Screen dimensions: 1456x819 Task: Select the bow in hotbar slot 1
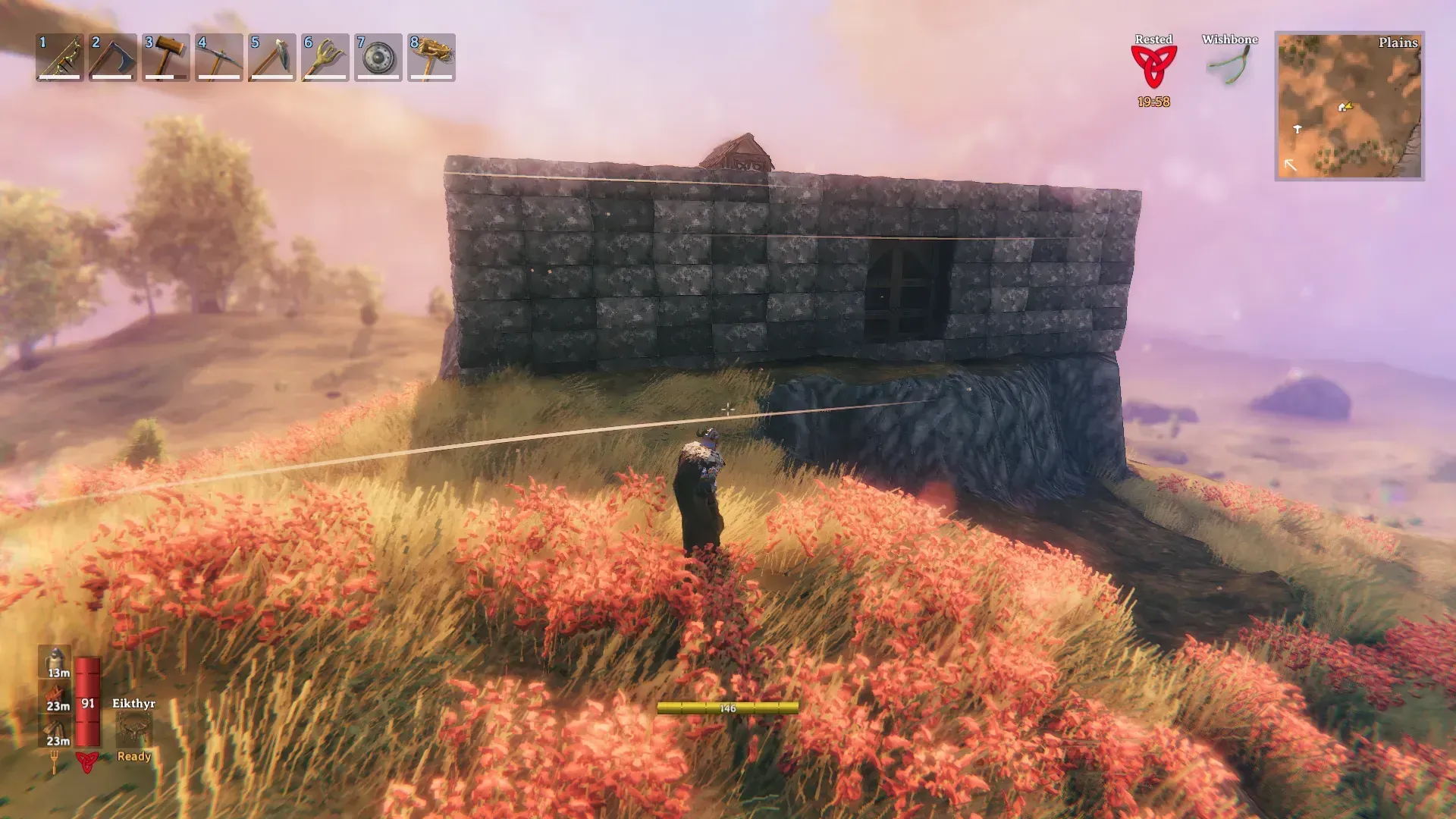60,57
